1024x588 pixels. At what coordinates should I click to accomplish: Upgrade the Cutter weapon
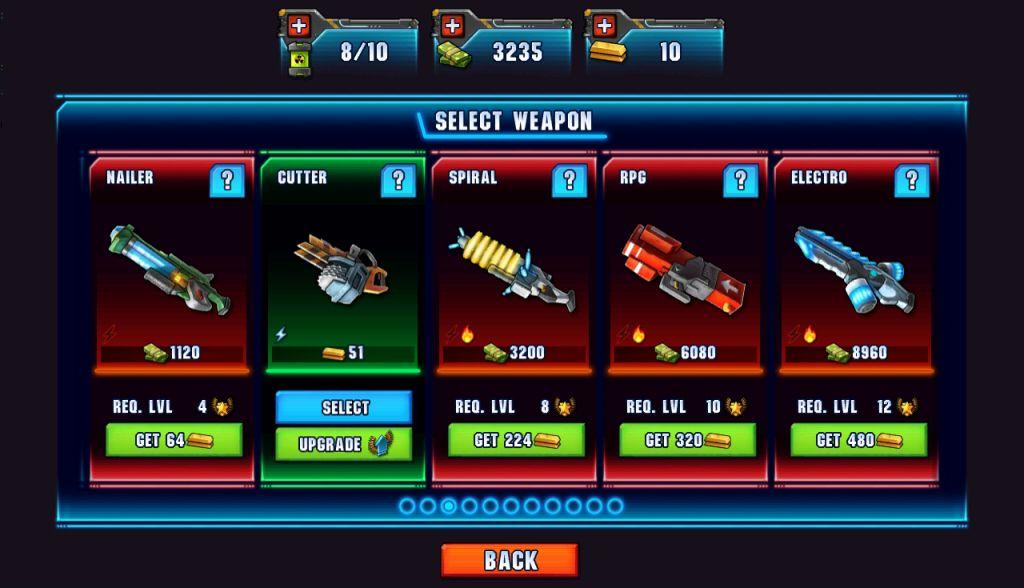(x=344, y=444)
